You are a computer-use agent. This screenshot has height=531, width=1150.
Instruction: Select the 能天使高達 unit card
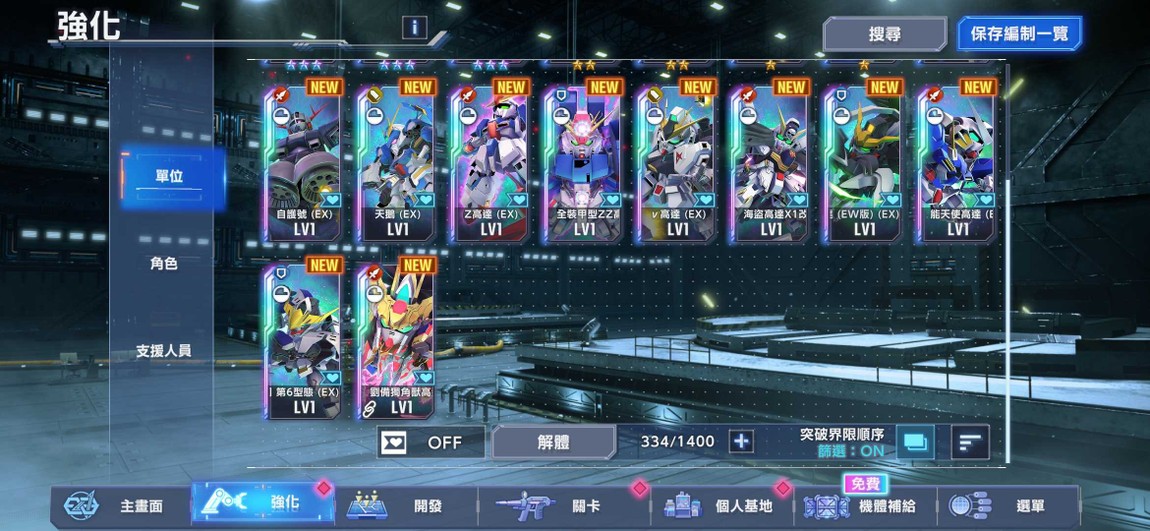(x=957, y=160)
